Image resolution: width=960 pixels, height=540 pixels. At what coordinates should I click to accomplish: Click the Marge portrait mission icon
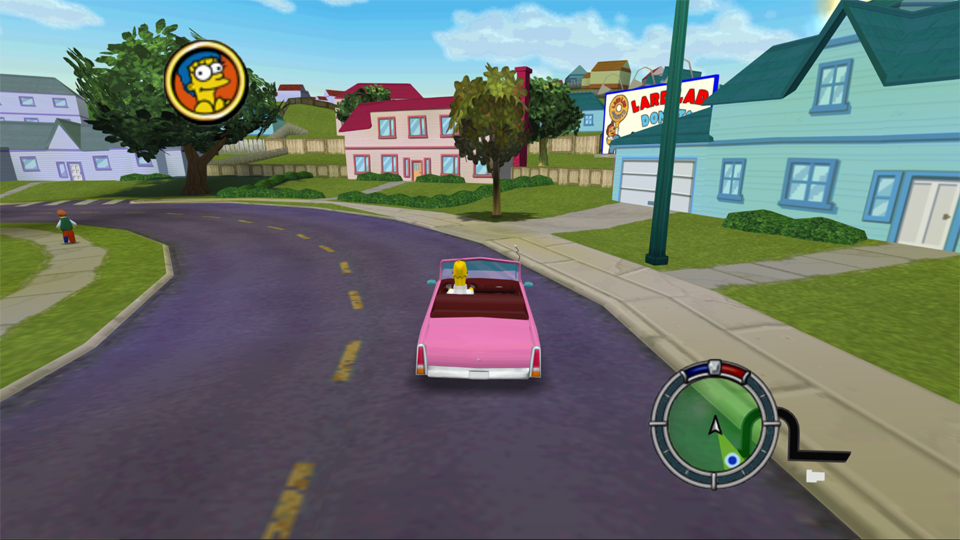coord(205,82)
